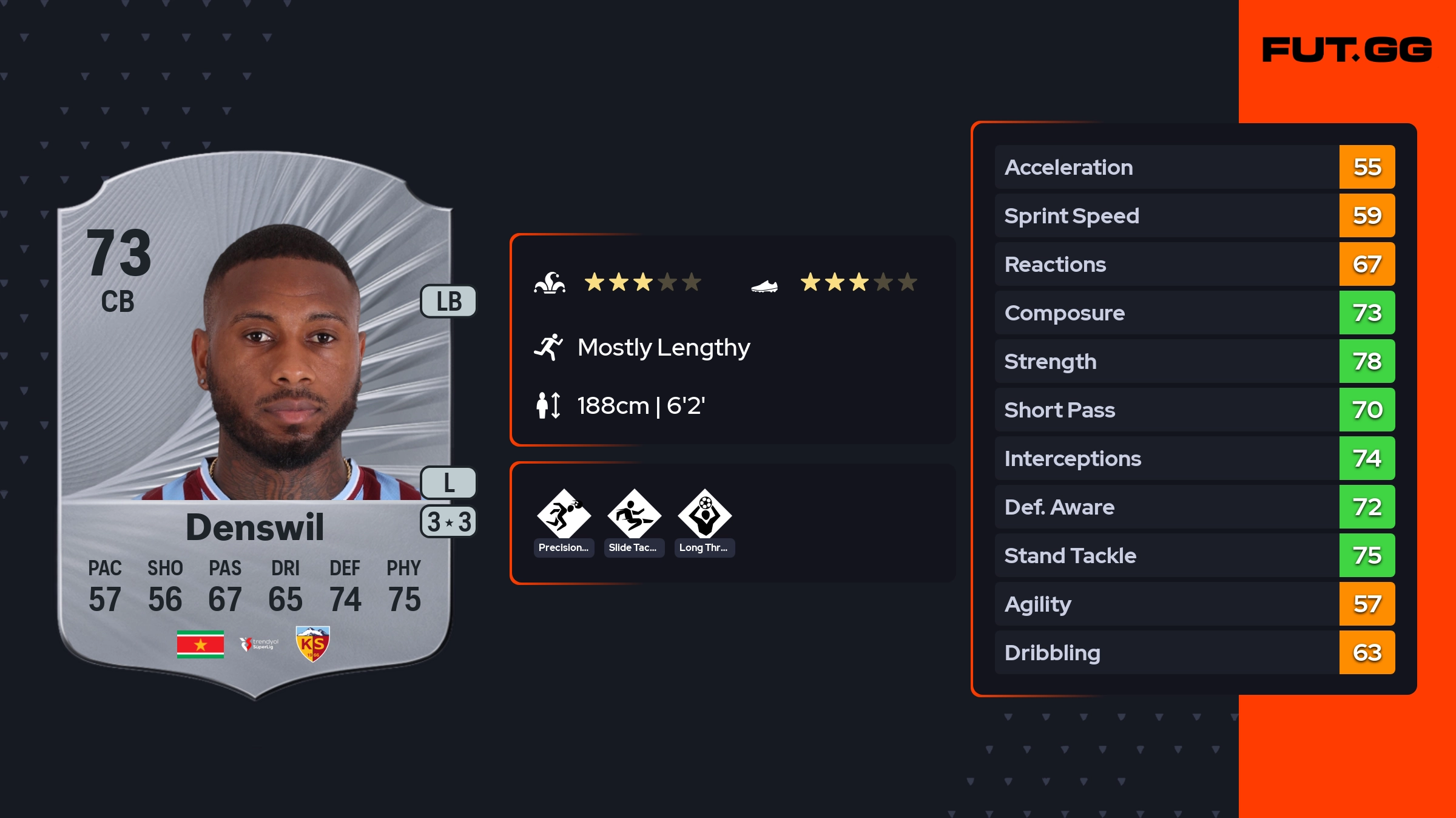The image size is (1456, 818).
Task: Click the Mostly Lengthy acceleration type
Action: pyautogui.click(x=663, y=348)
